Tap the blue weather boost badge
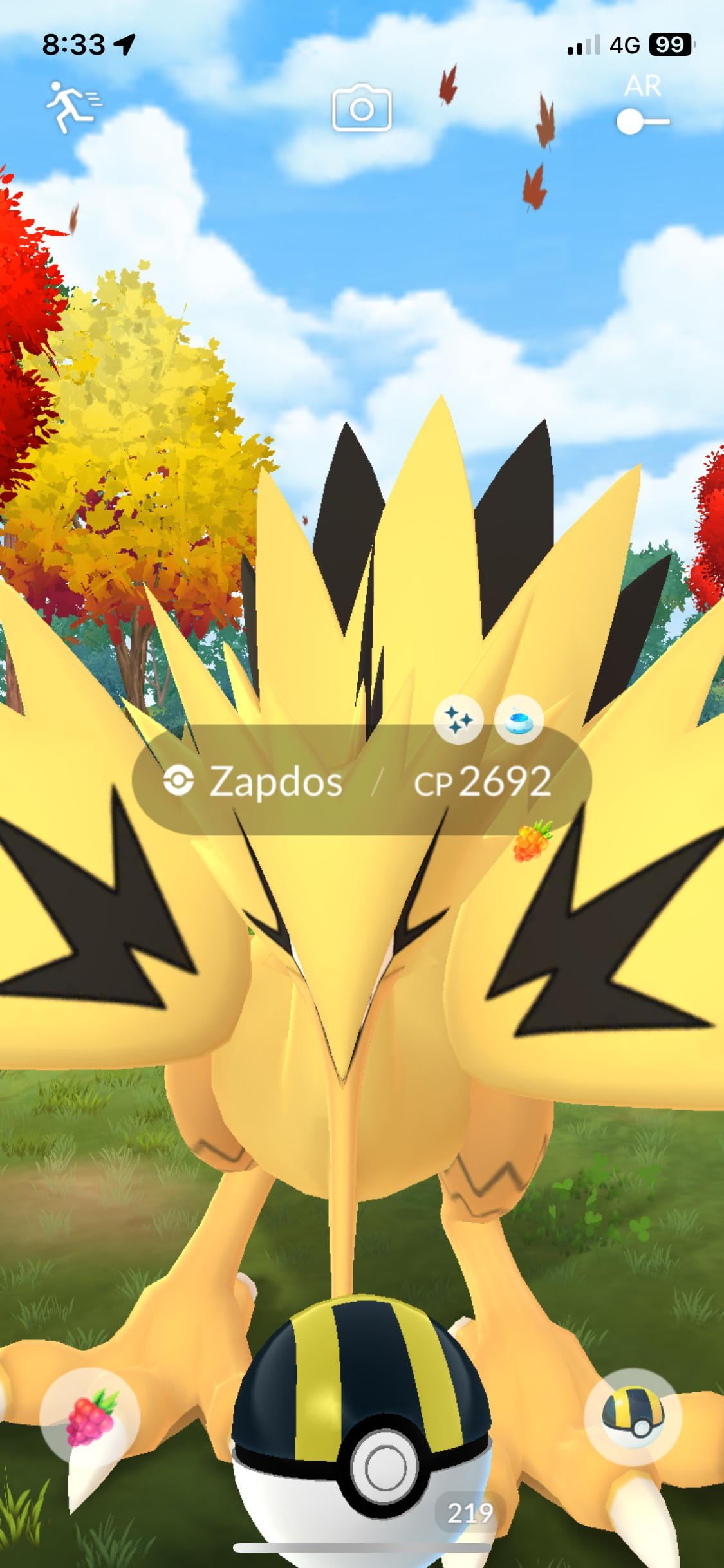Viewport: 724px width, 1568px height. pos(519,721)
